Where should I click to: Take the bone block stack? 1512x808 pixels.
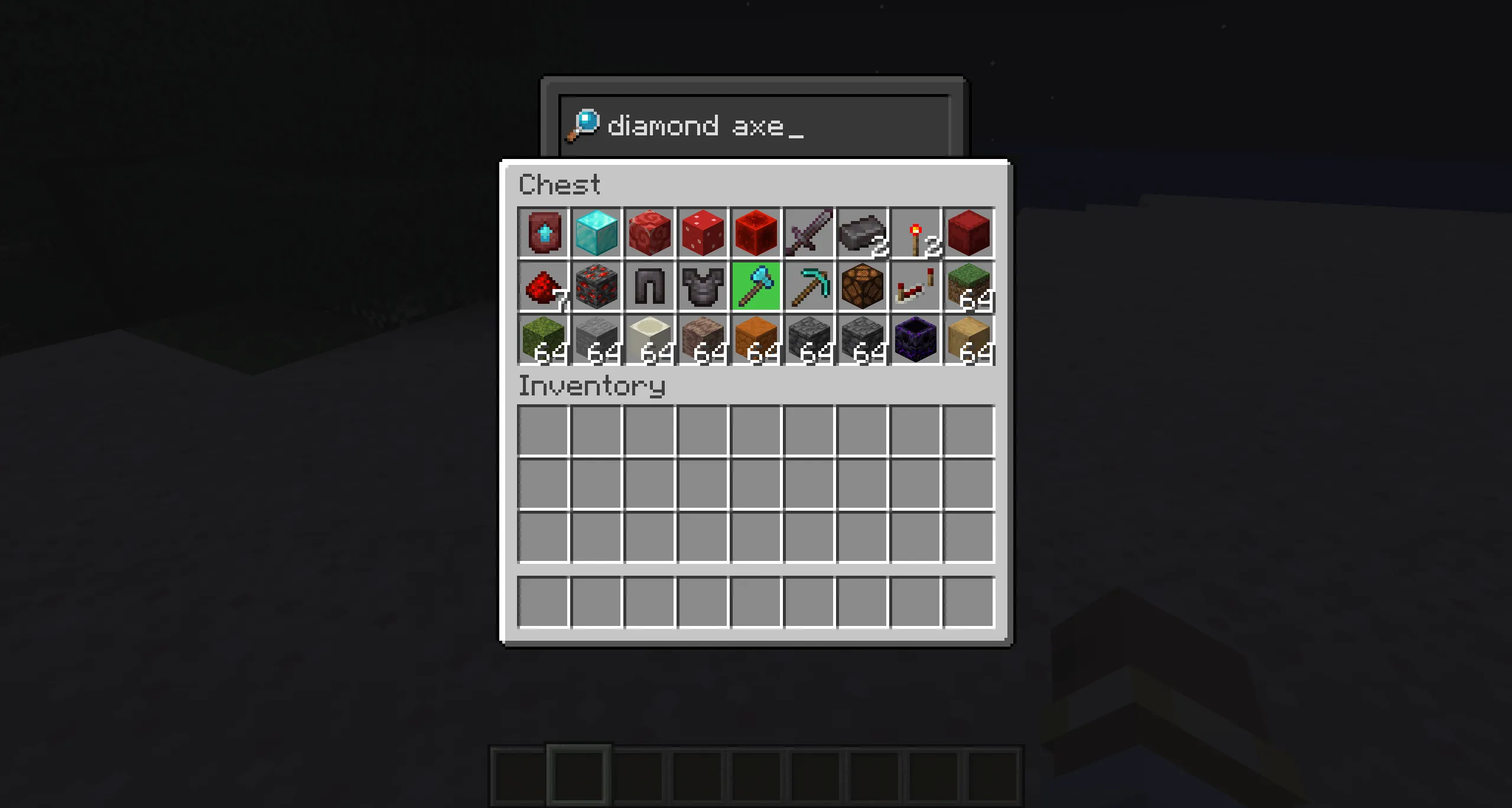click(x=649, y=339)
